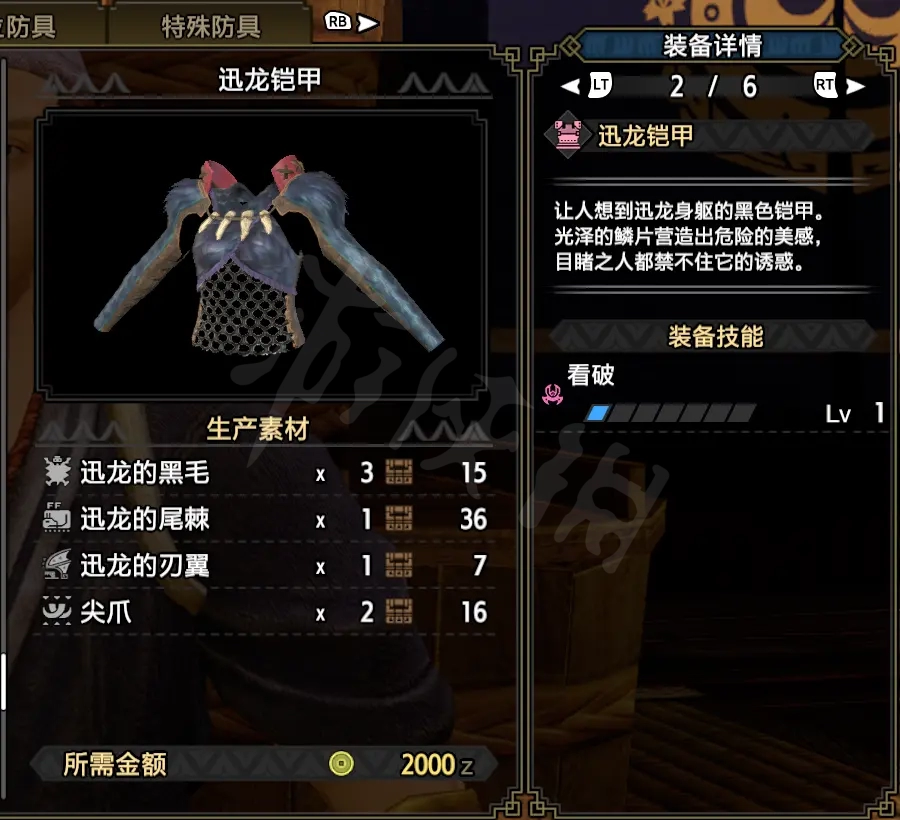Switch to the 特殊防具 tab
The image size is (900, 820).
210,26
